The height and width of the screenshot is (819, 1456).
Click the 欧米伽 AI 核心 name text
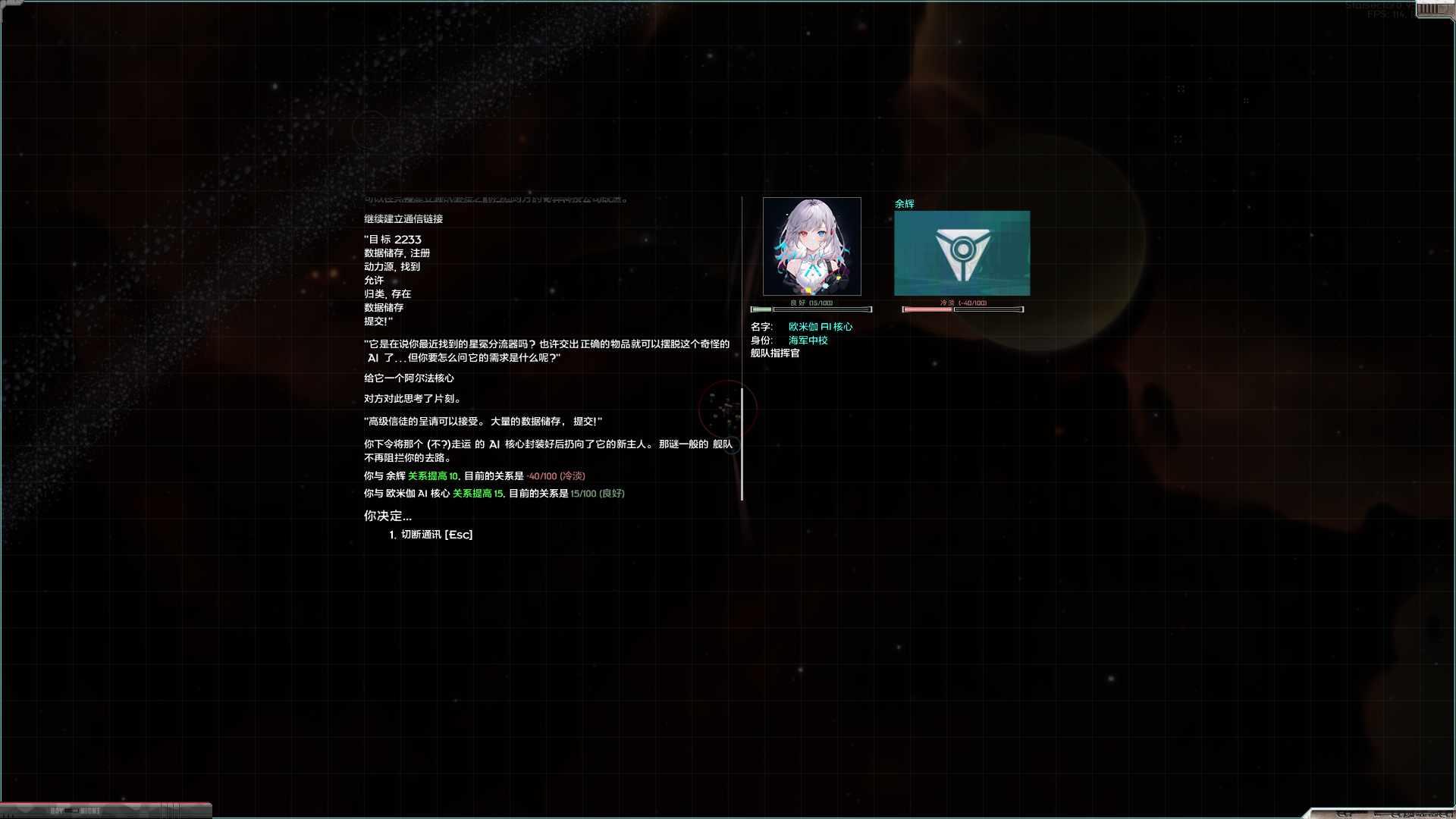coord(820,326)
